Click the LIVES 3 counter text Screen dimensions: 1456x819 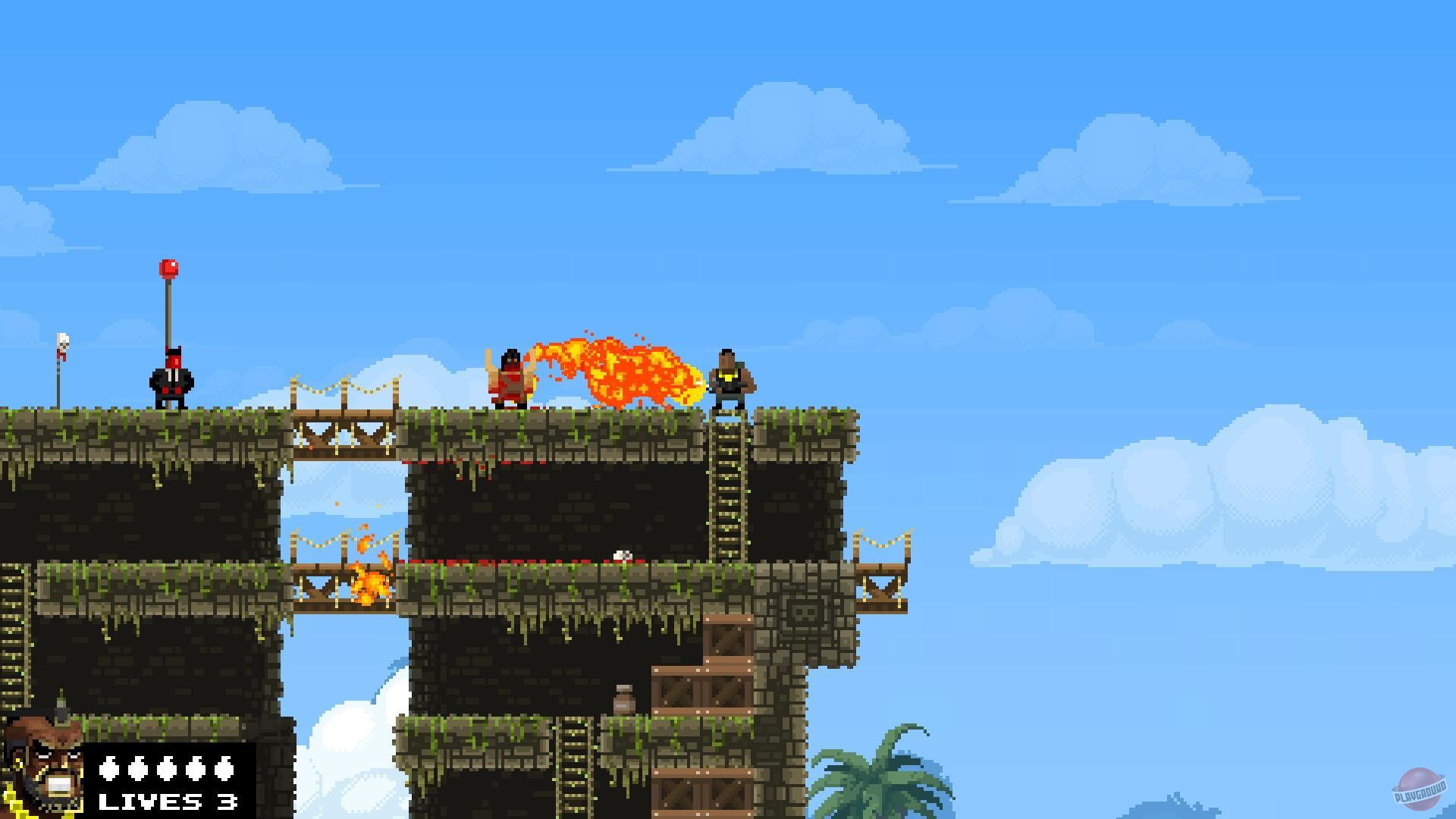[166, 802]
